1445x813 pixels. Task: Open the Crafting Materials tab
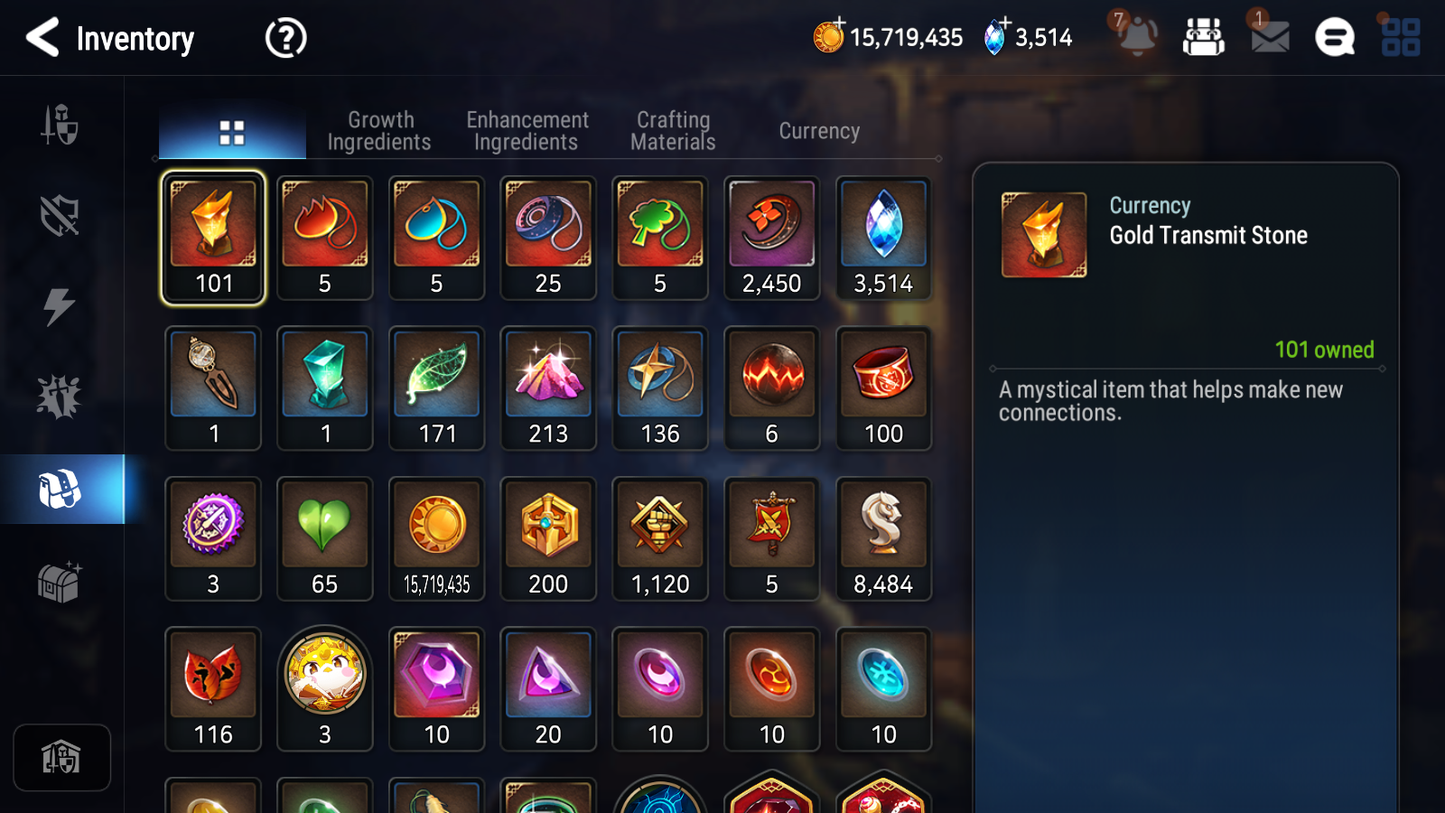[673, 130]
